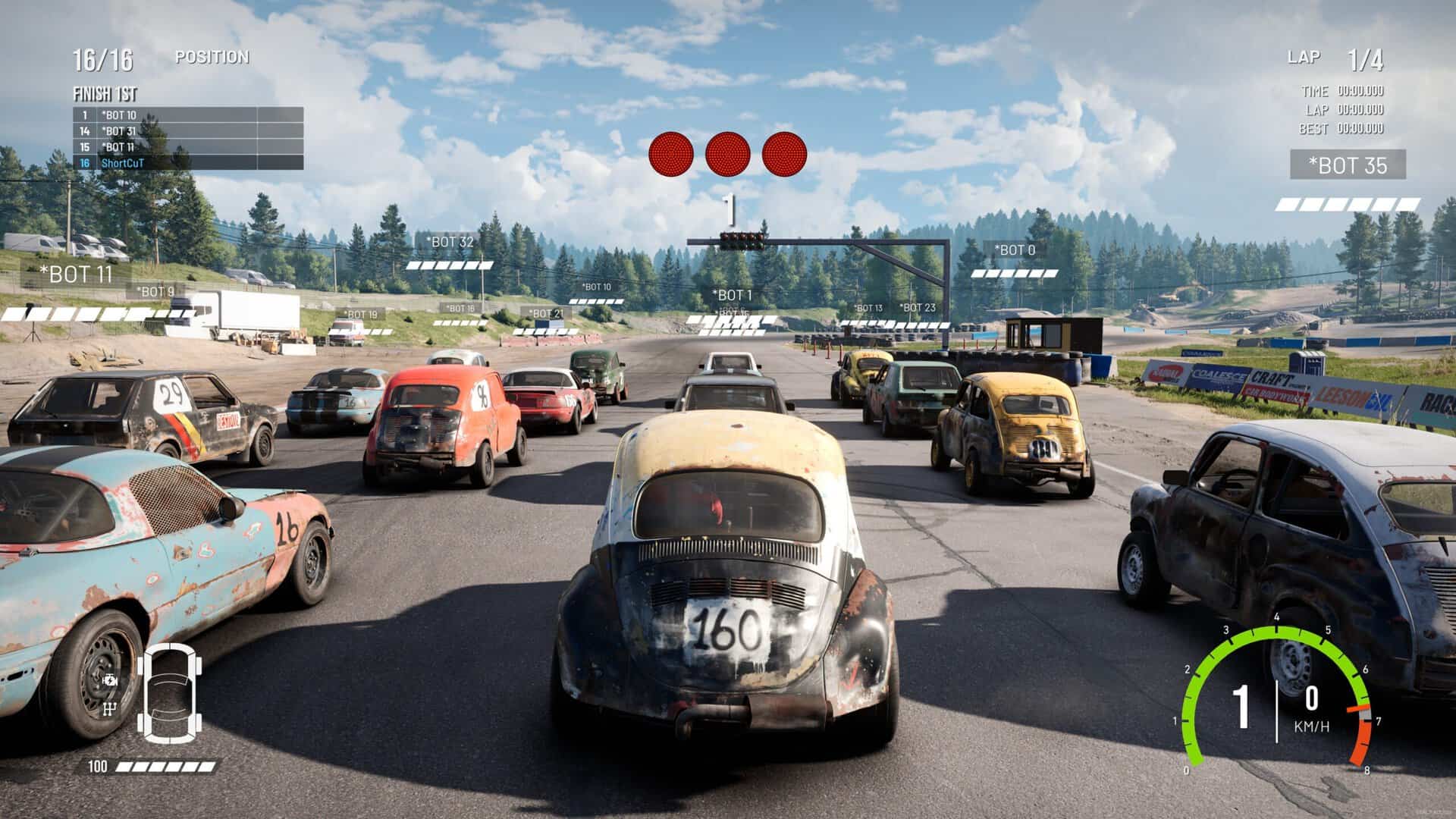Select the engine status icon
1456x819 pixels.
111,679
